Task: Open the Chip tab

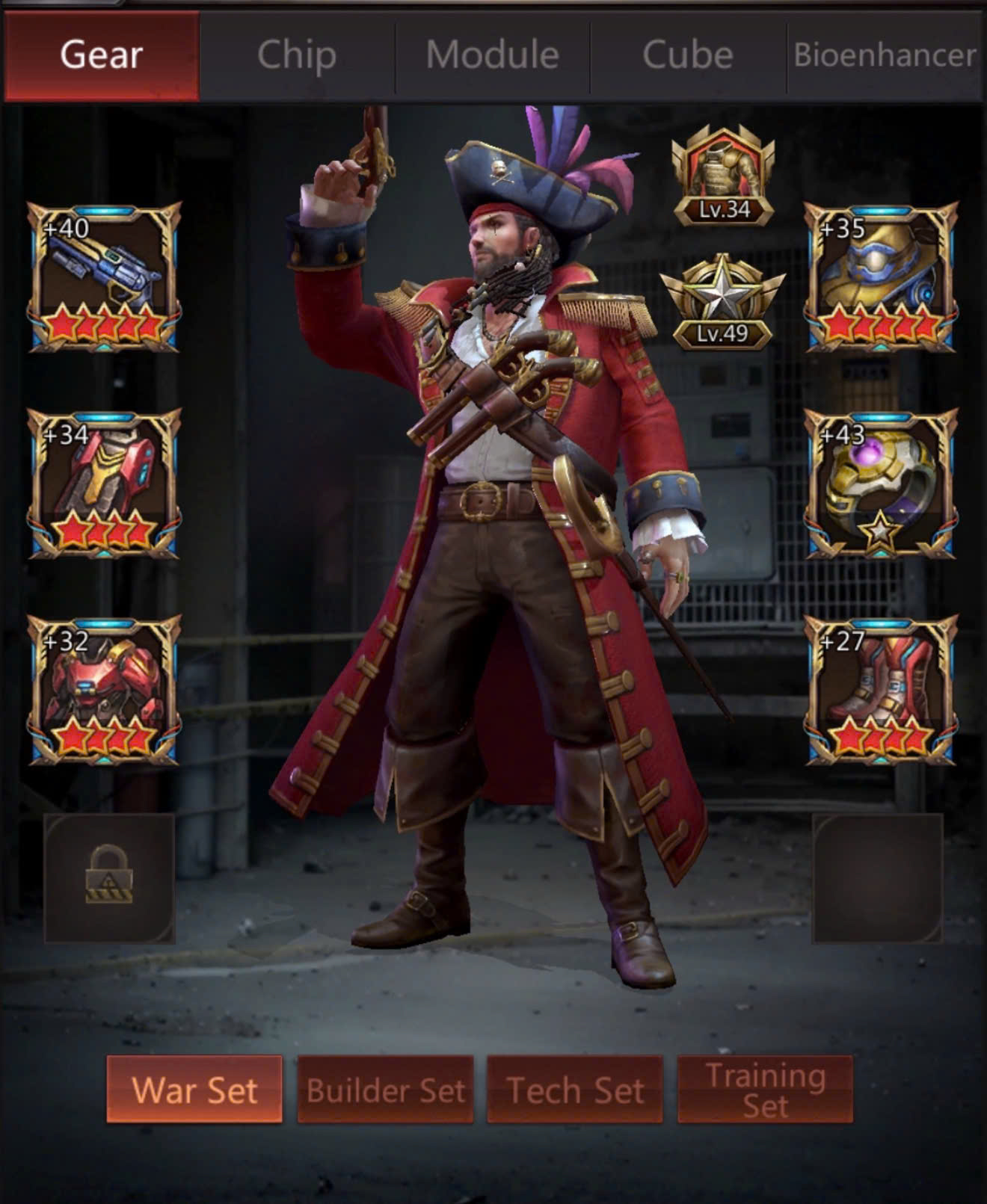Action: tap(297, 55)
